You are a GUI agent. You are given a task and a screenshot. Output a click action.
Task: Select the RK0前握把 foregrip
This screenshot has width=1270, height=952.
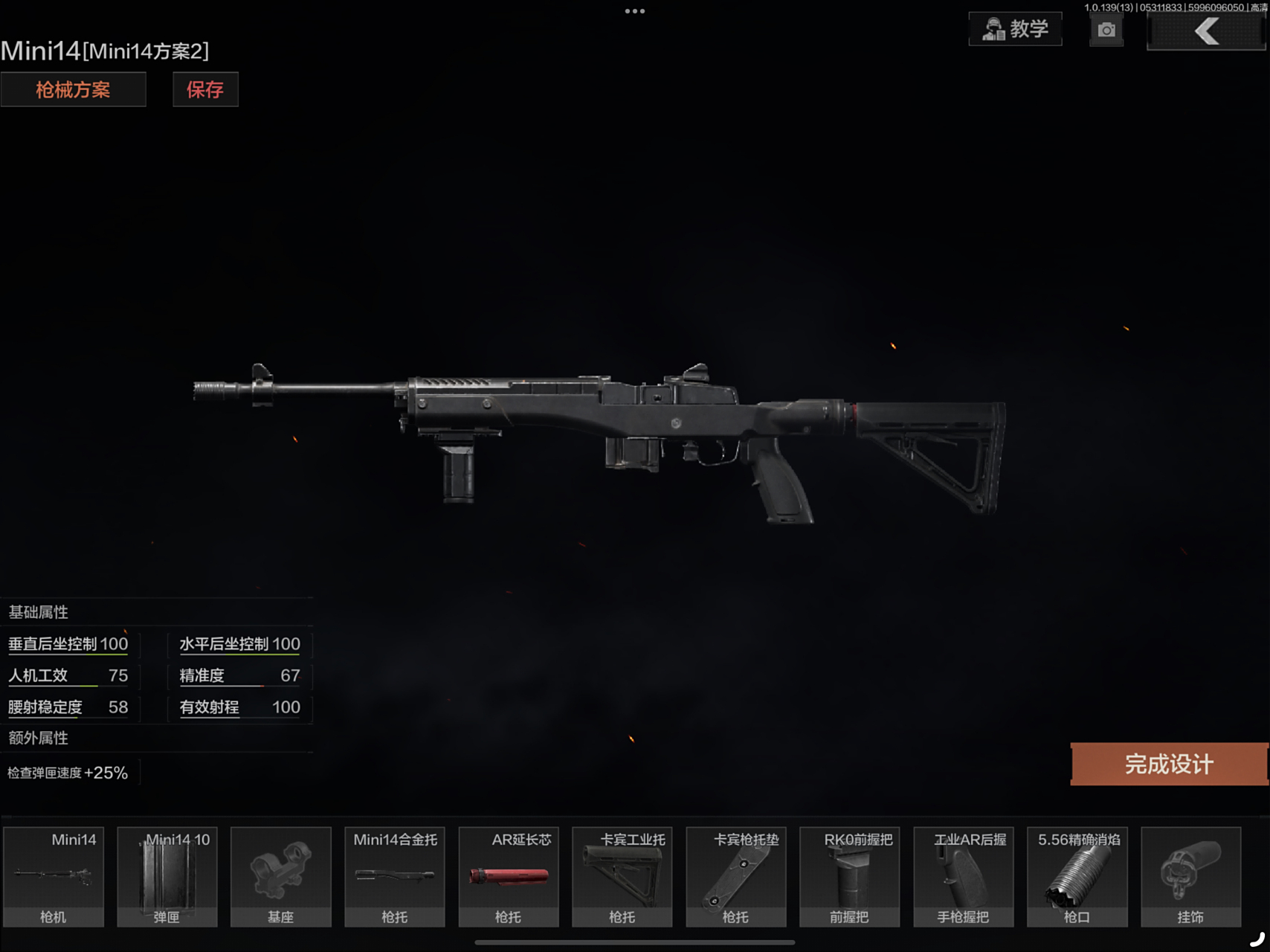pyautogui.click(x=850, y=876)
